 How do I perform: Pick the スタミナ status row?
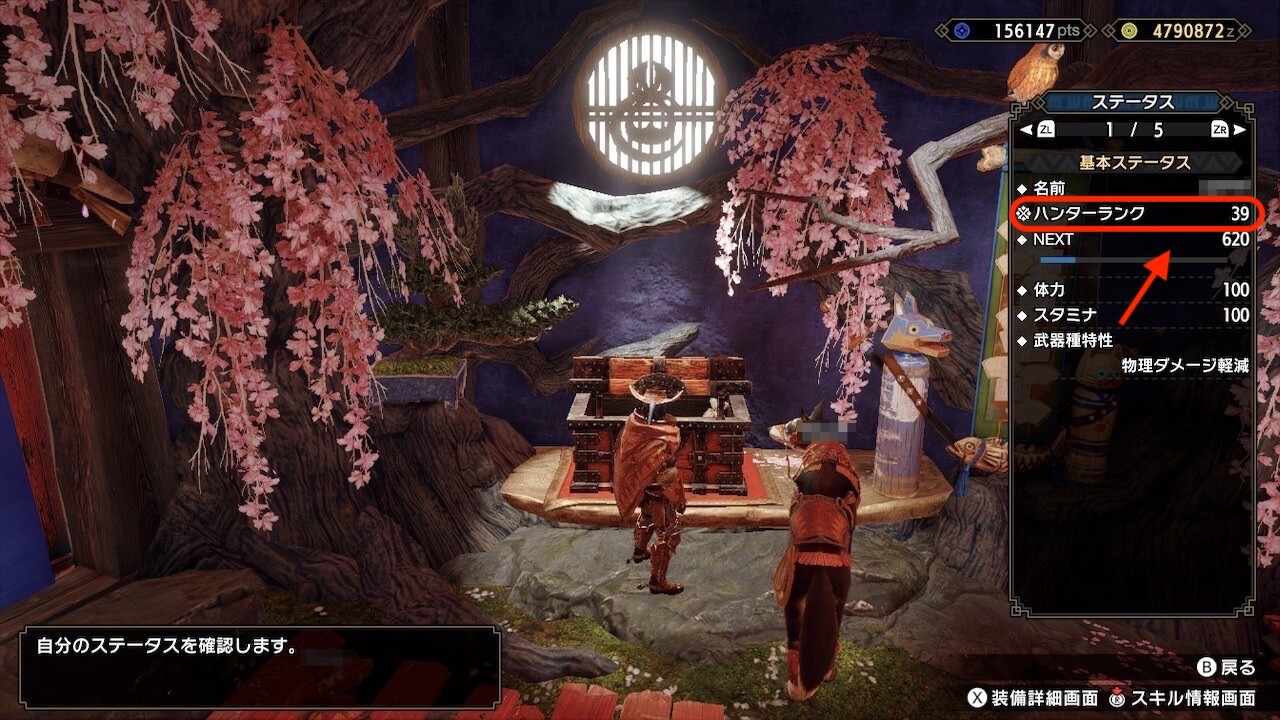click(1134, 315)
